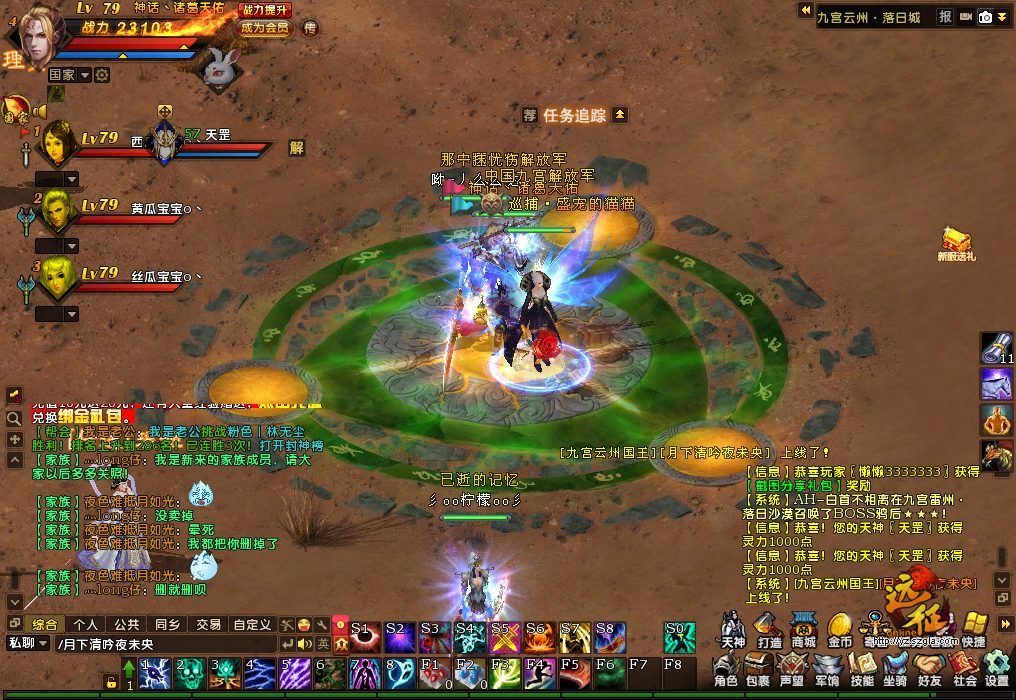Open the 私聊 chat channel dropdown
The image size is (1016, 700).
point(28,644)
